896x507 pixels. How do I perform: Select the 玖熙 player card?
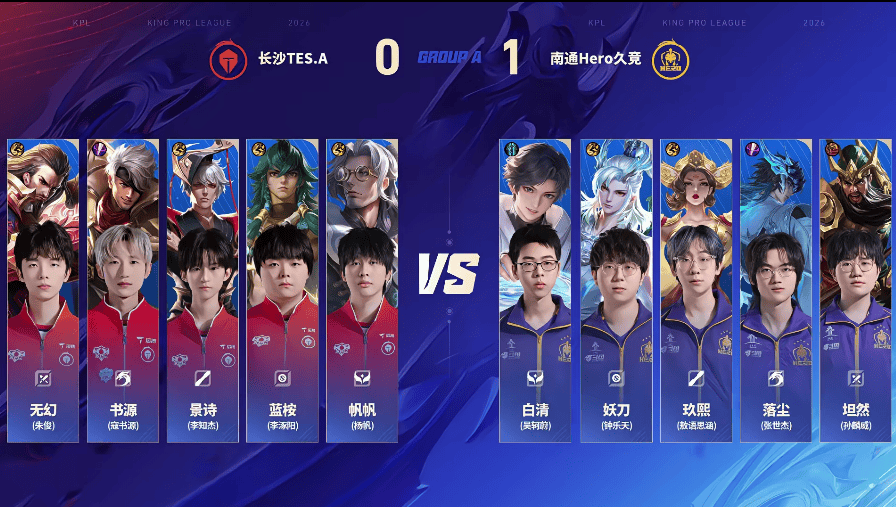[695, 290]
